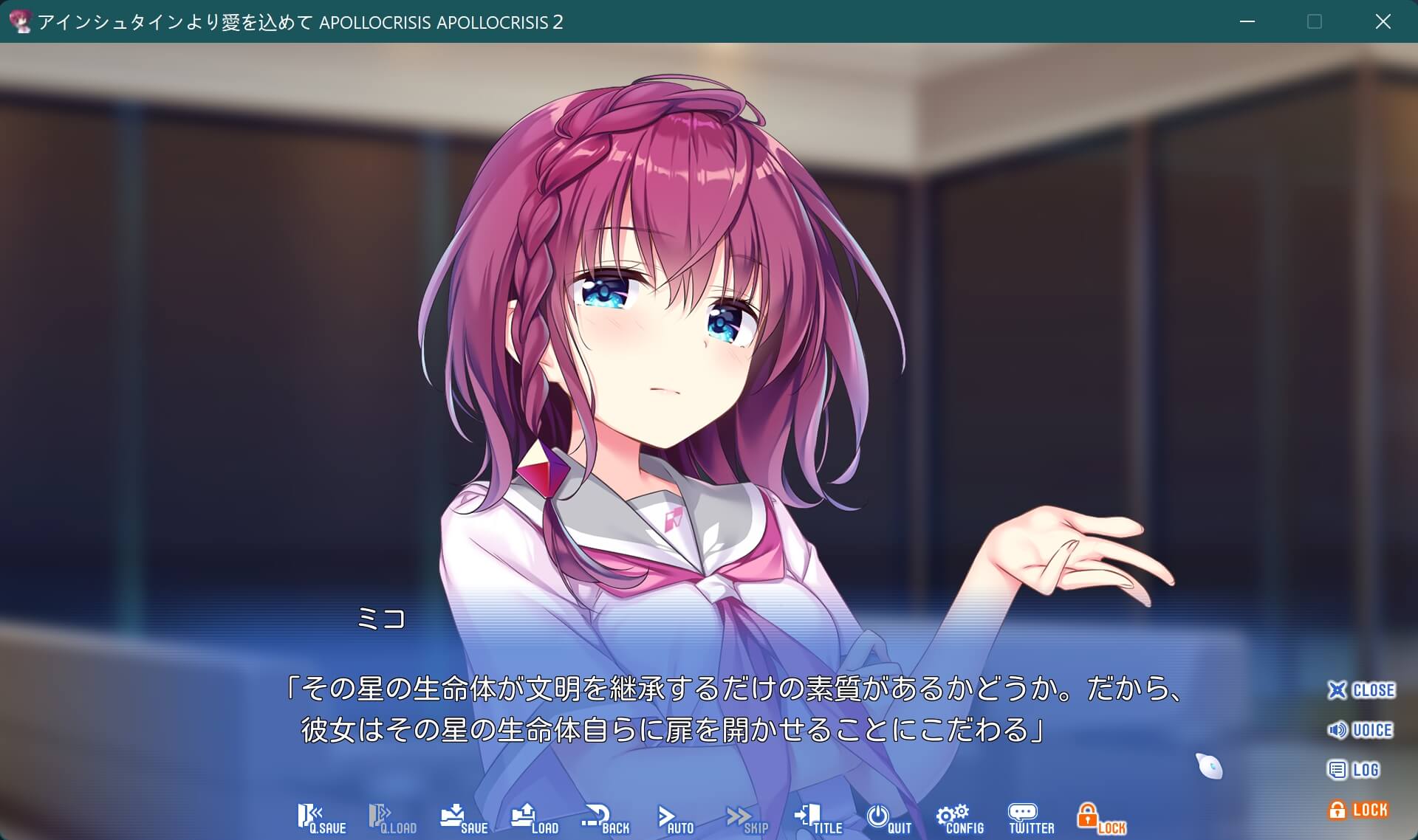The width and height of the screenshot is (1418, 840).
Task: Click the teardrop cursor marker near the sidebar
Action: pos(1207,764)
